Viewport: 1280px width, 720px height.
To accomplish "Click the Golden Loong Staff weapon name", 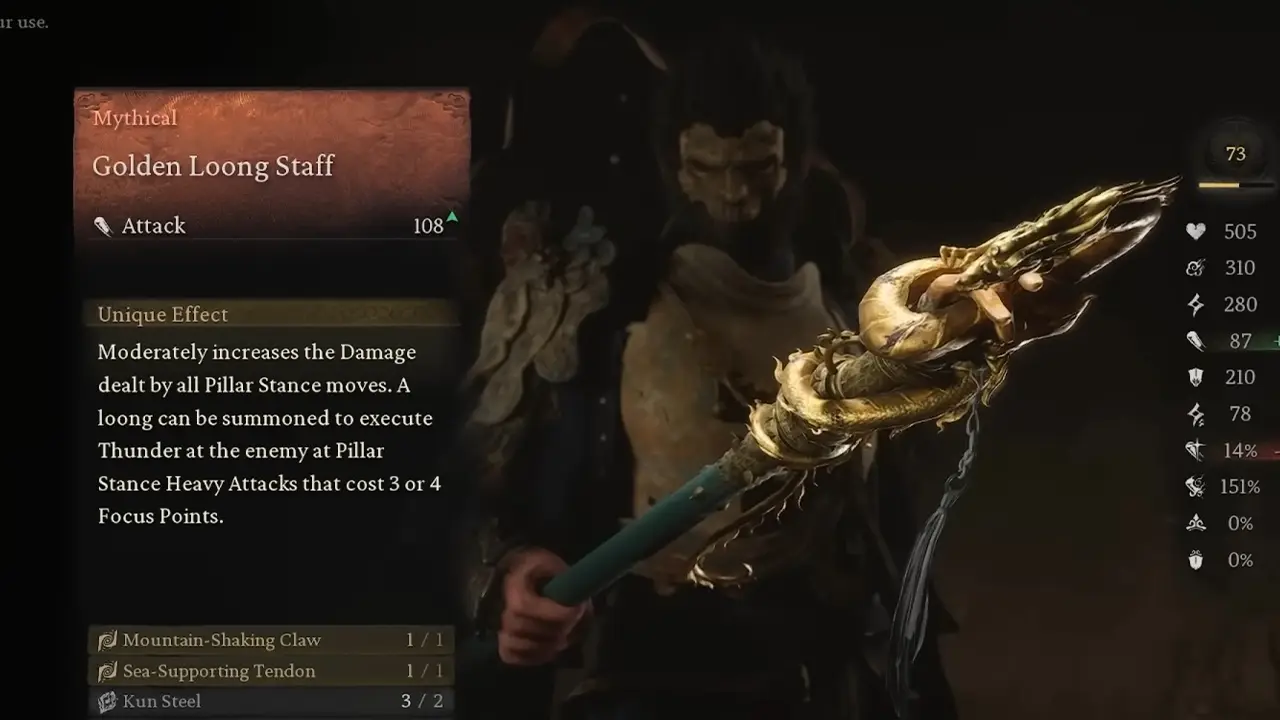I will [x=213, y=166].
